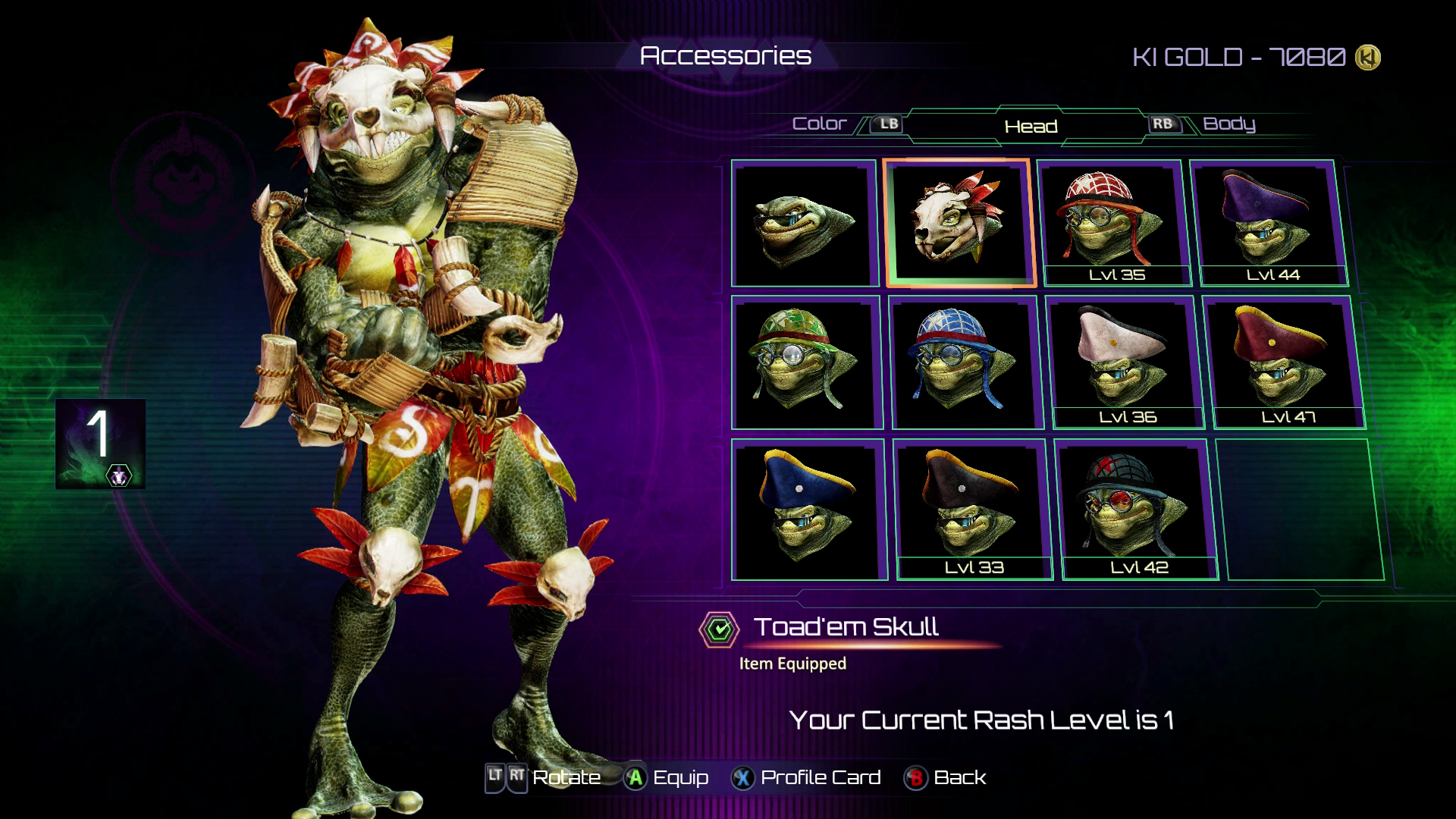Image resolution: width=1456 pixels, height=819 pixels.
Task: Choose the green checkered helmet with goggles
Action: coord(806,363)
